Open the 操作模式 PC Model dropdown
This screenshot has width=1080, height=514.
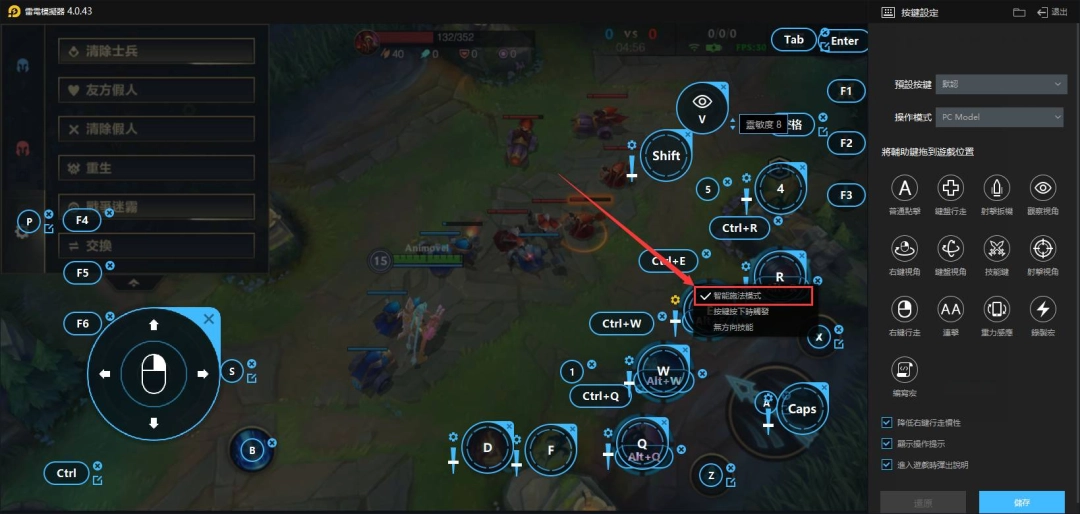1000,117
